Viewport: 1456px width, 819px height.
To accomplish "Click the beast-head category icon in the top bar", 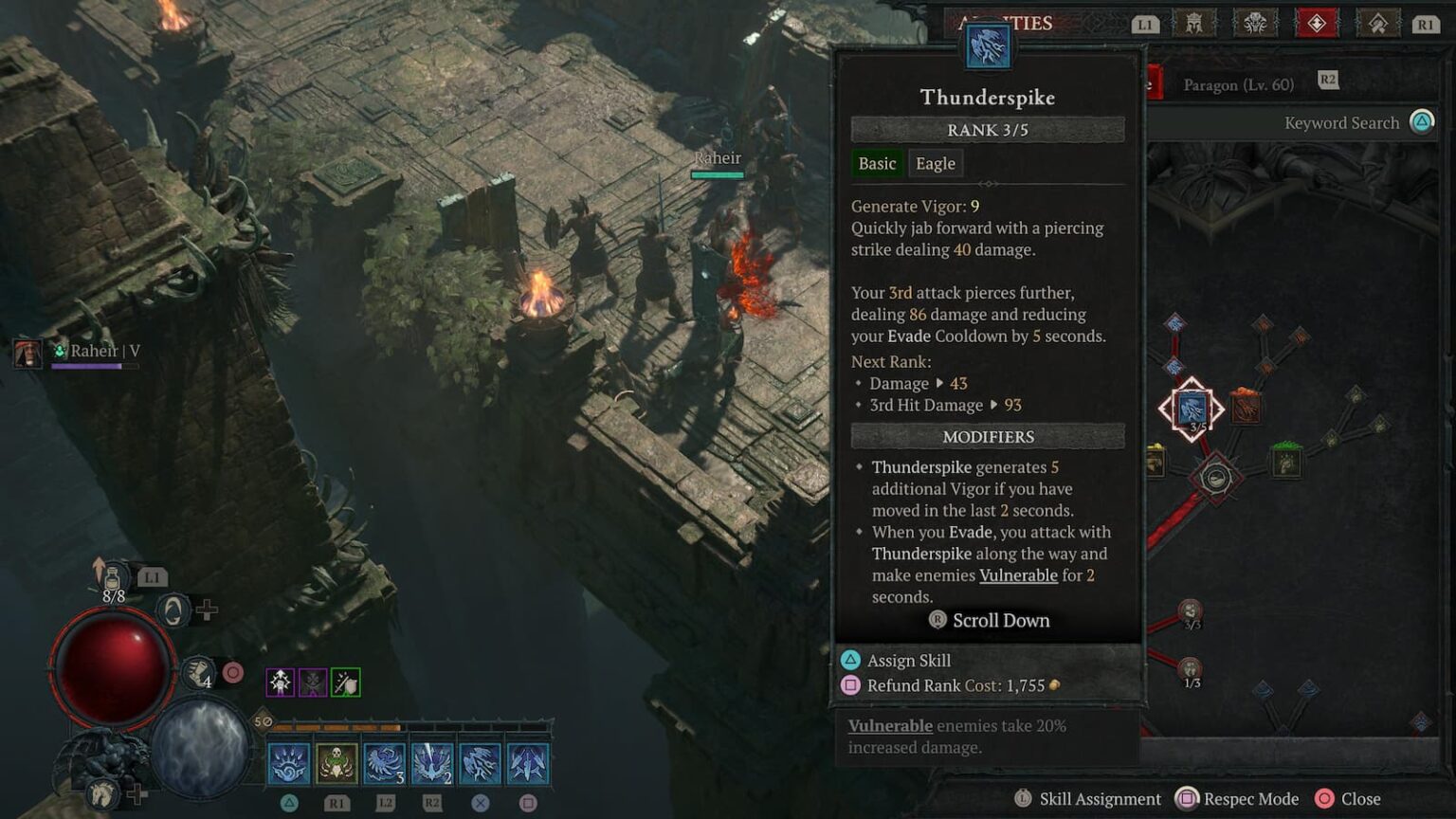I will click(1256, 24).
